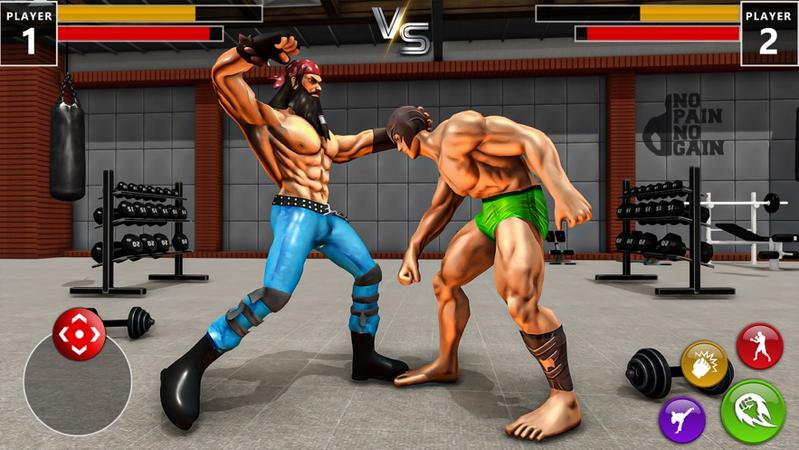Activate the purple high kick button
The width and height of the screenshot is (799, 450).
(682, 418)
